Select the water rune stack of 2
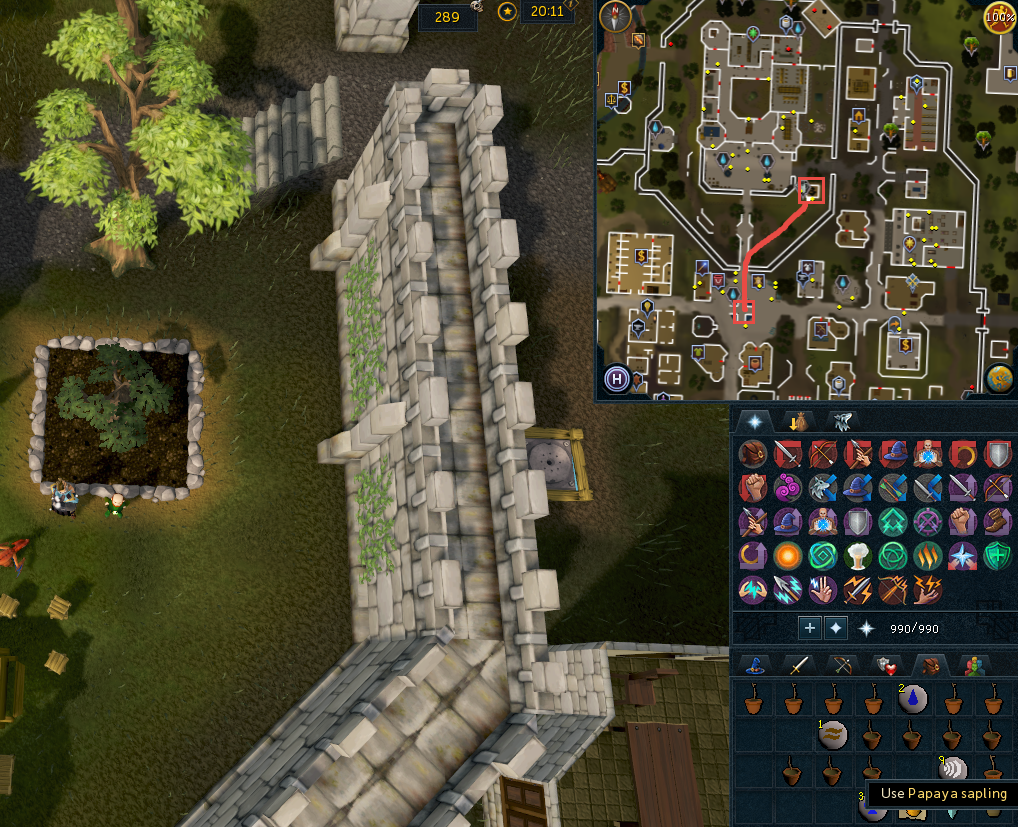Screen dimensions: 1018x827 [911, 700]
